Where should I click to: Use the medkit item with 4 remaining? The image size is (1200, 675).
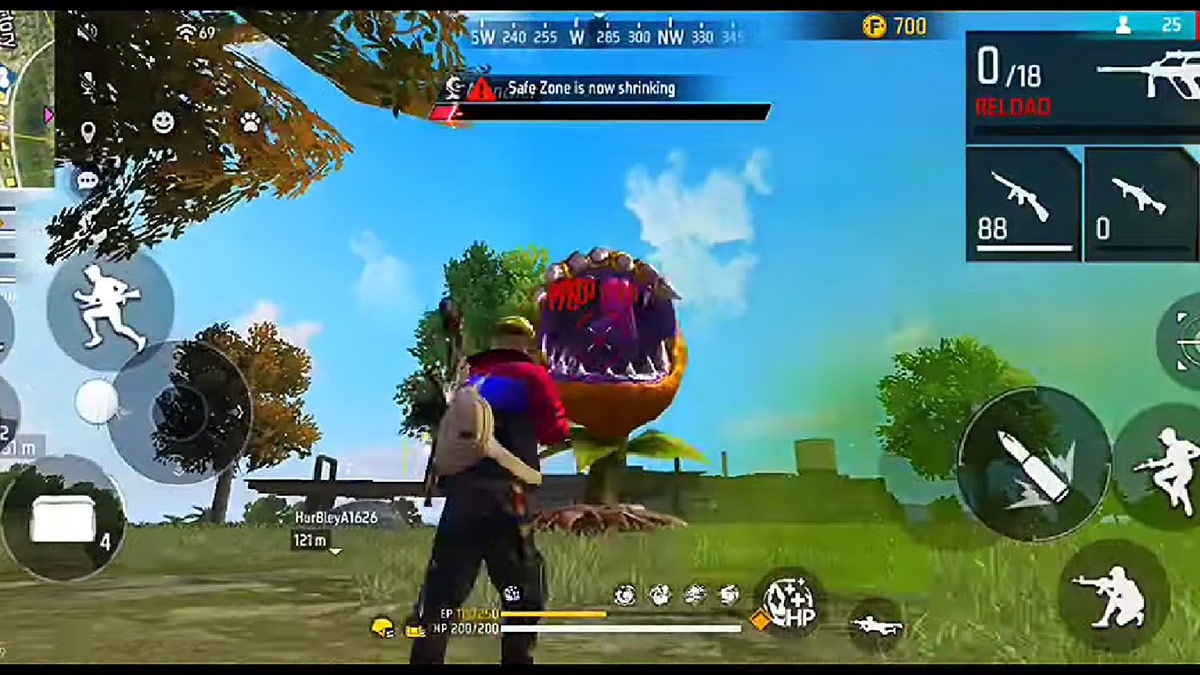click(x=63, y=518)
